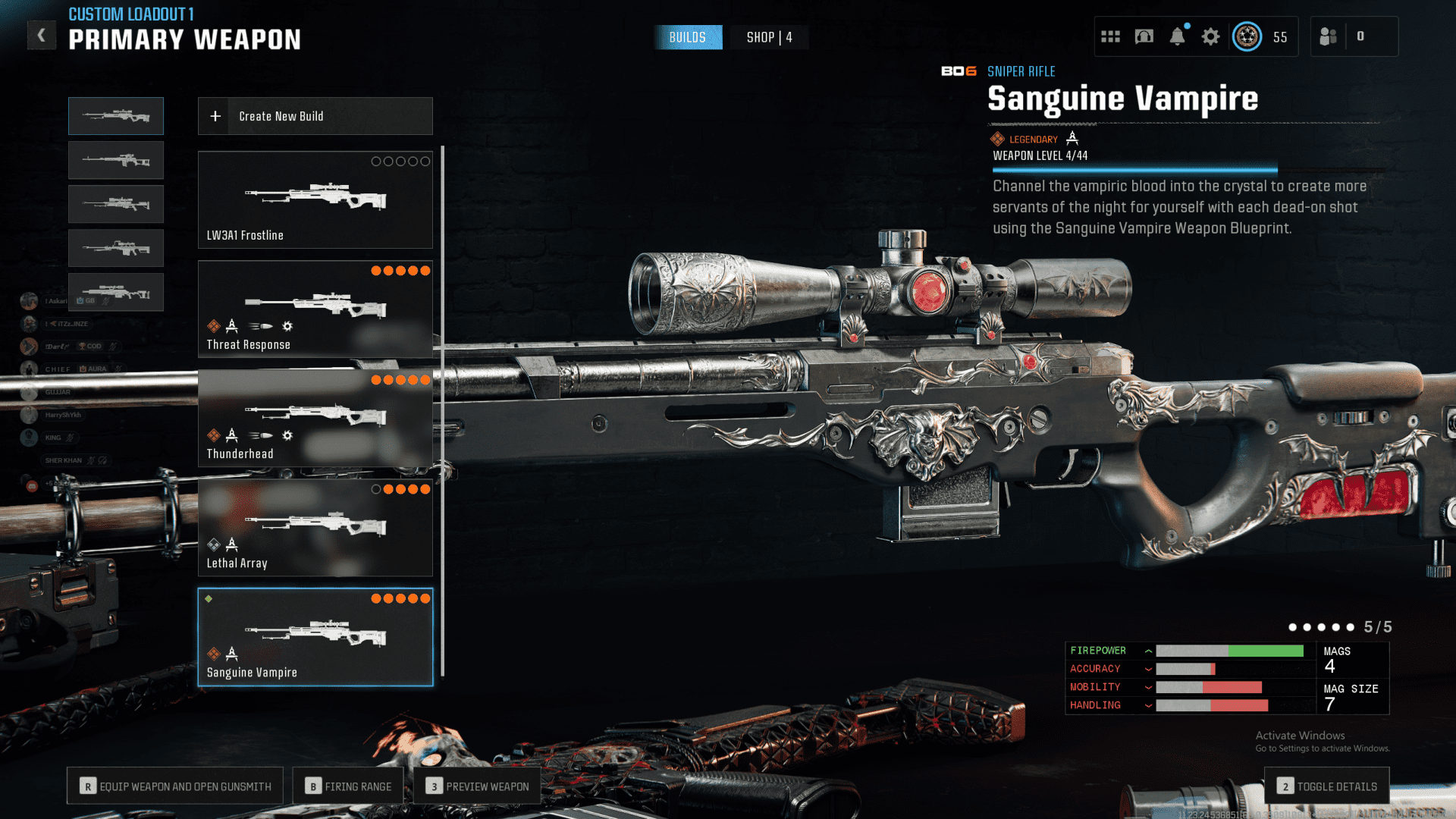Open settings gear icon

pyautogui.click(x=1210, y=36)
